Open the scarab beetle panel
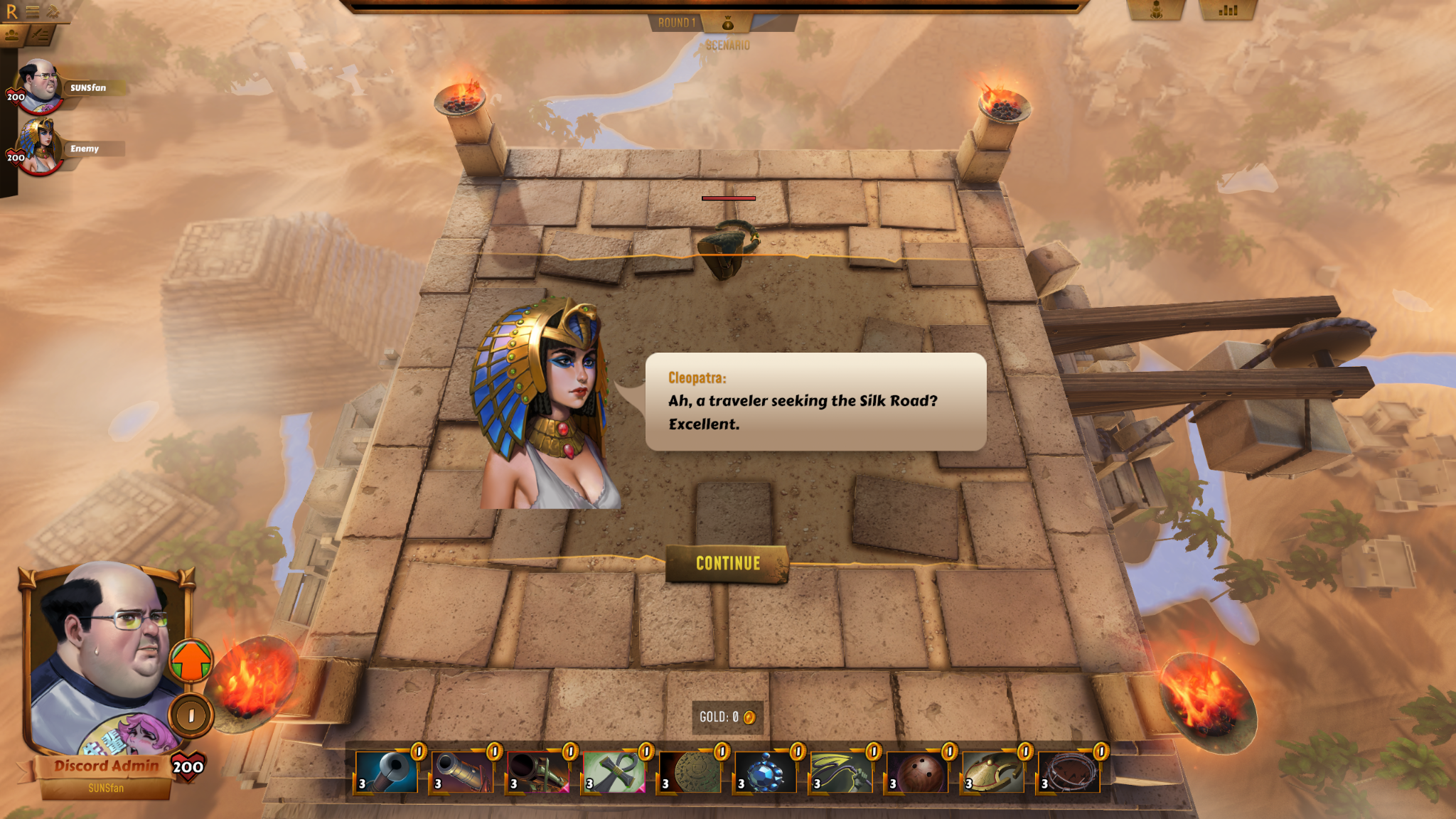The width and height of the screenshot is (1456, 819). 1156,11
